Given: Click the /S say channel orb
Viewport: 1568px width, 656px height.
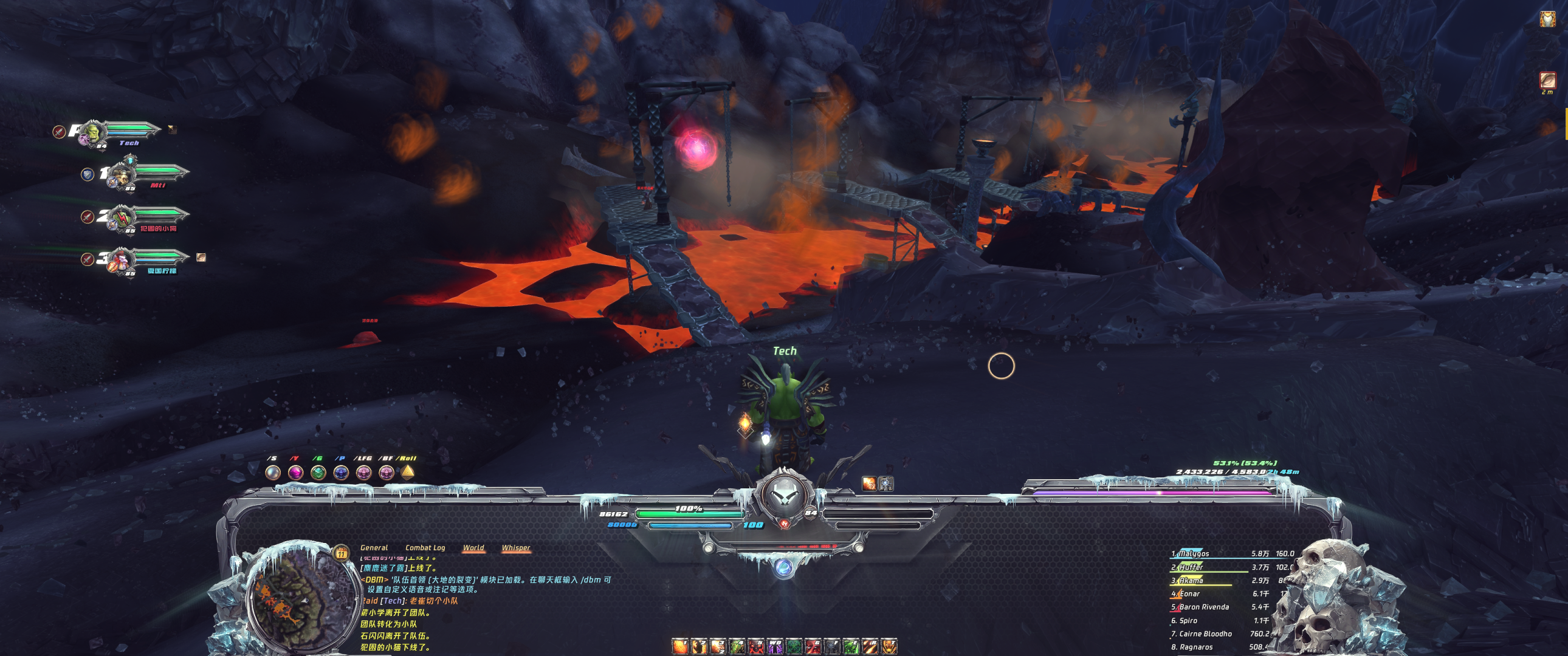Looking at the screenshot, I should (273, 472).
